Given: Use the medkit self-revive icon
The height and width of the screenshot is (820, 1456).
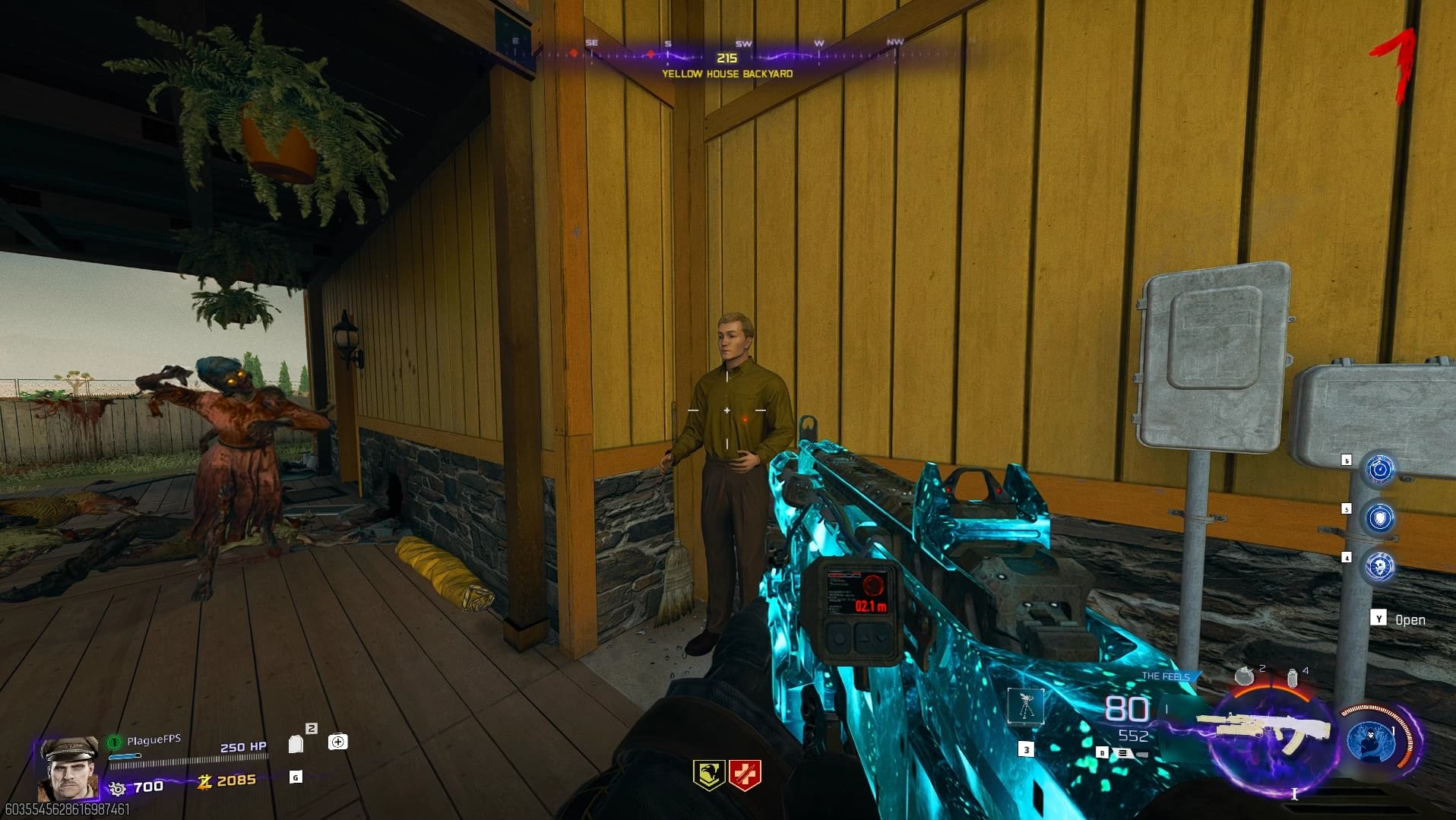Looking at the screenshot, I should [338, 742].
